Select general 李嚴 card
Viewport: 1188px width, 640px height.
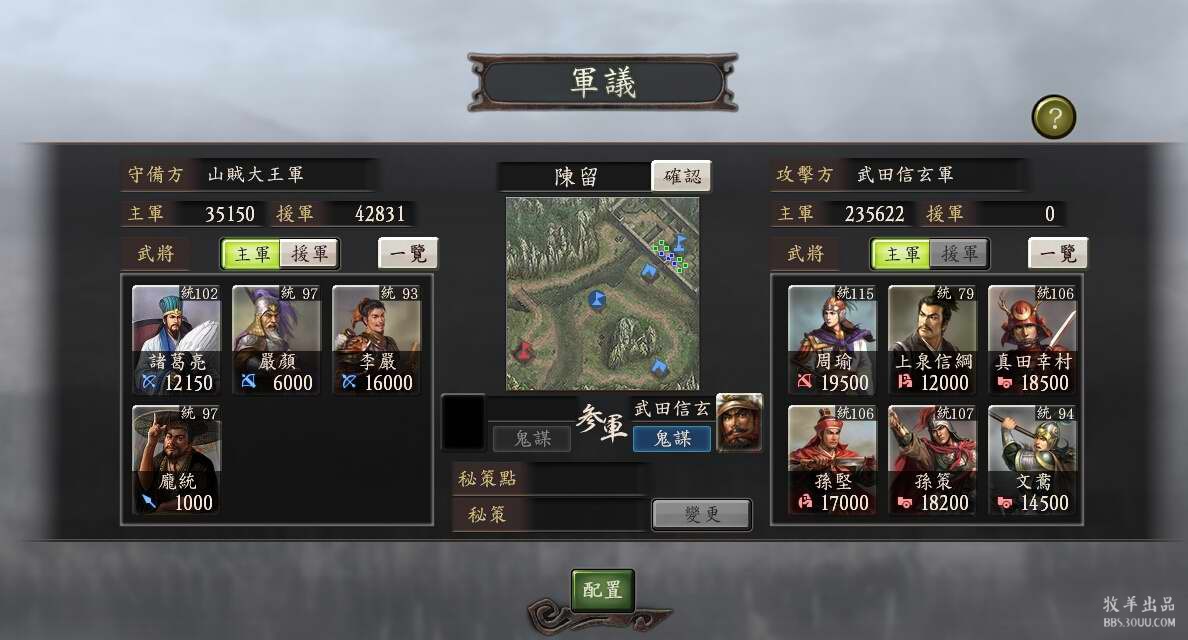tap(377, 340)
